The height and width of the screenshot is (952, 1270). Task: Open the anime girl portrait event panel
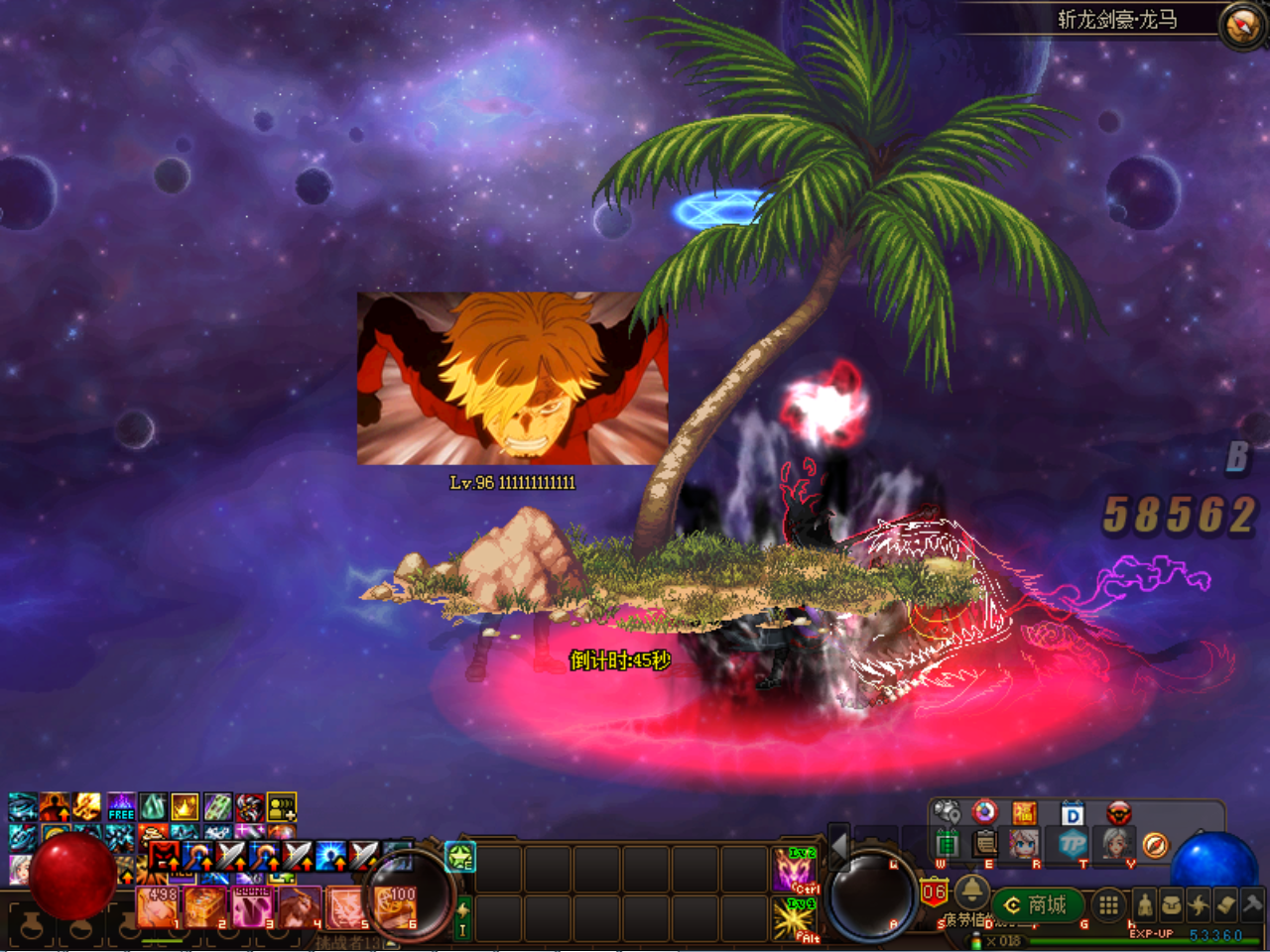(1023, 845)
